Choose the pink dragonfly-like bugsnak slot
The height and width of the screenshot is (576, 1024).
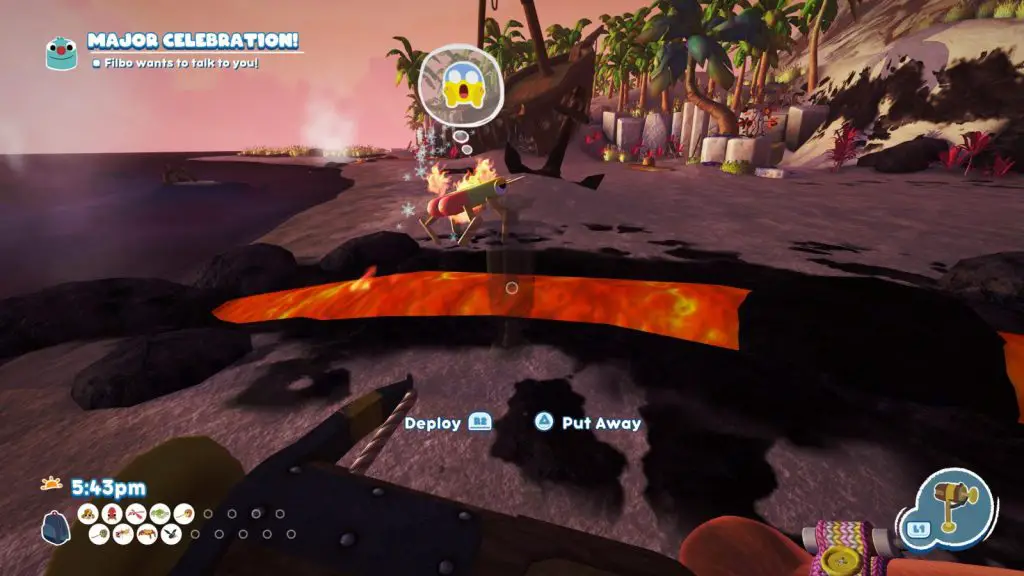(x=135, y=514)
